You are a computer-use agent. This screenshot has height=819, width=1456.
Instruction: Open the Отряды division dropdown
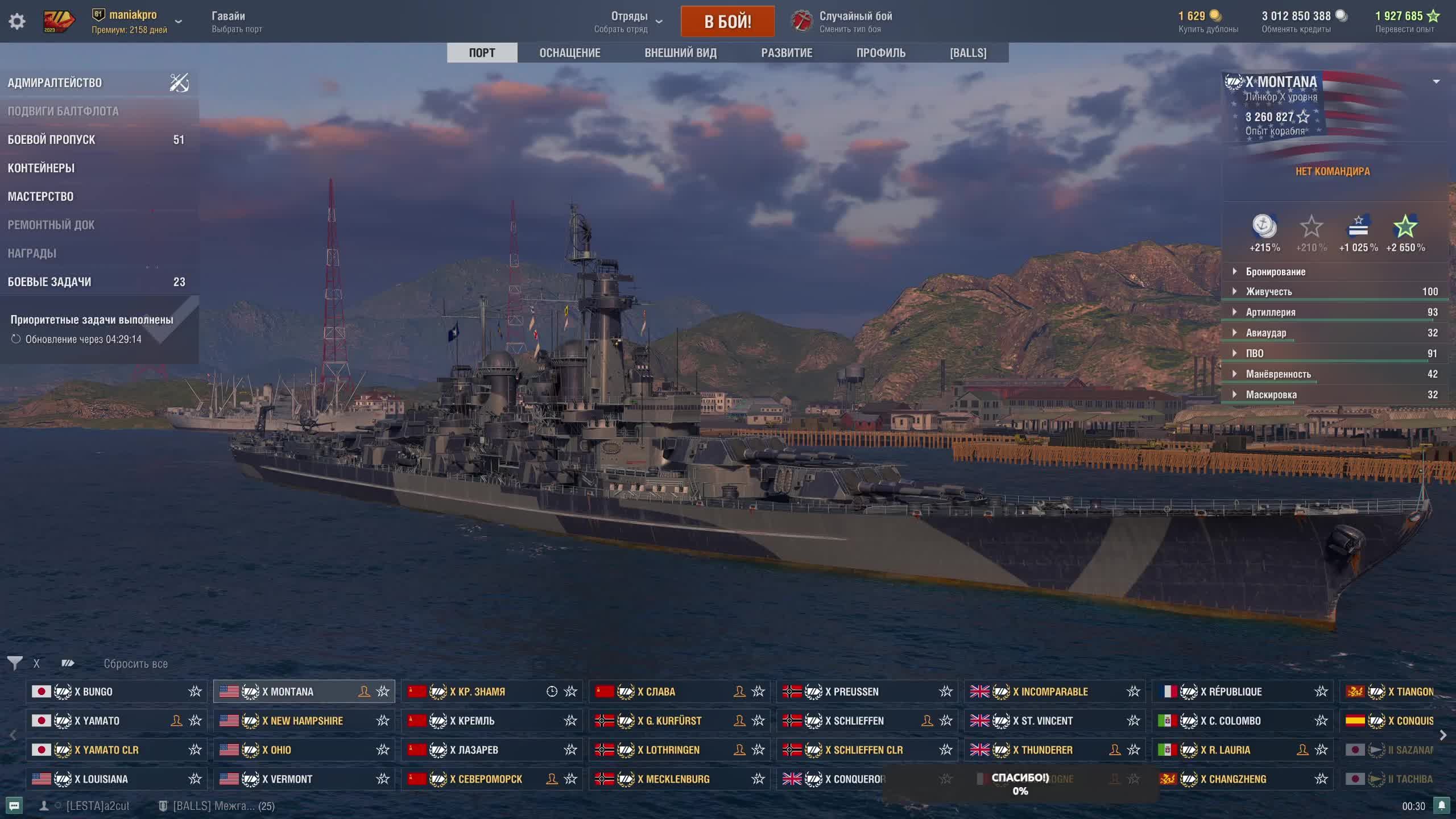click(629, 22)
